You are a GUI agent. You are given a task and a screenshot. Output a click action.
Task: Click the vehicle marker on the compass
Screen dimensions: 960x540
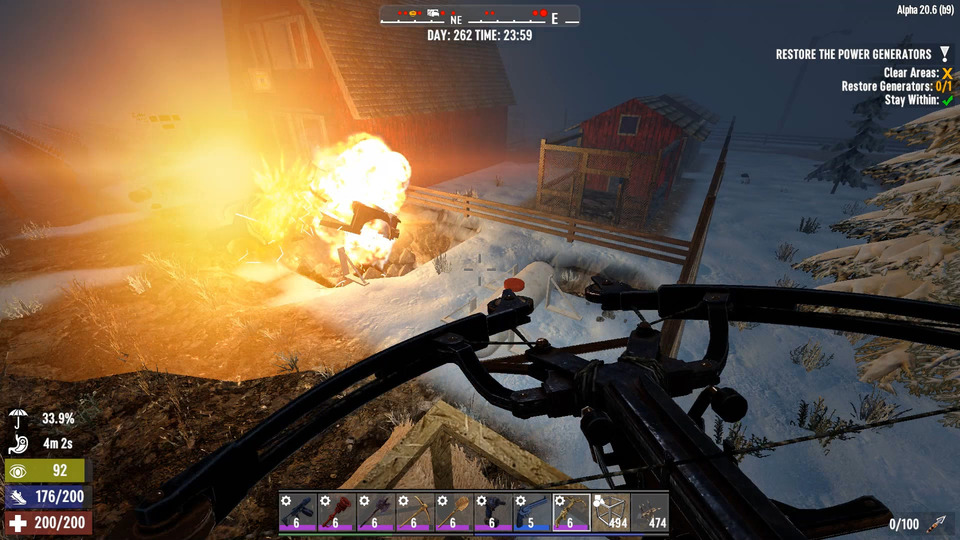[434, 13]
